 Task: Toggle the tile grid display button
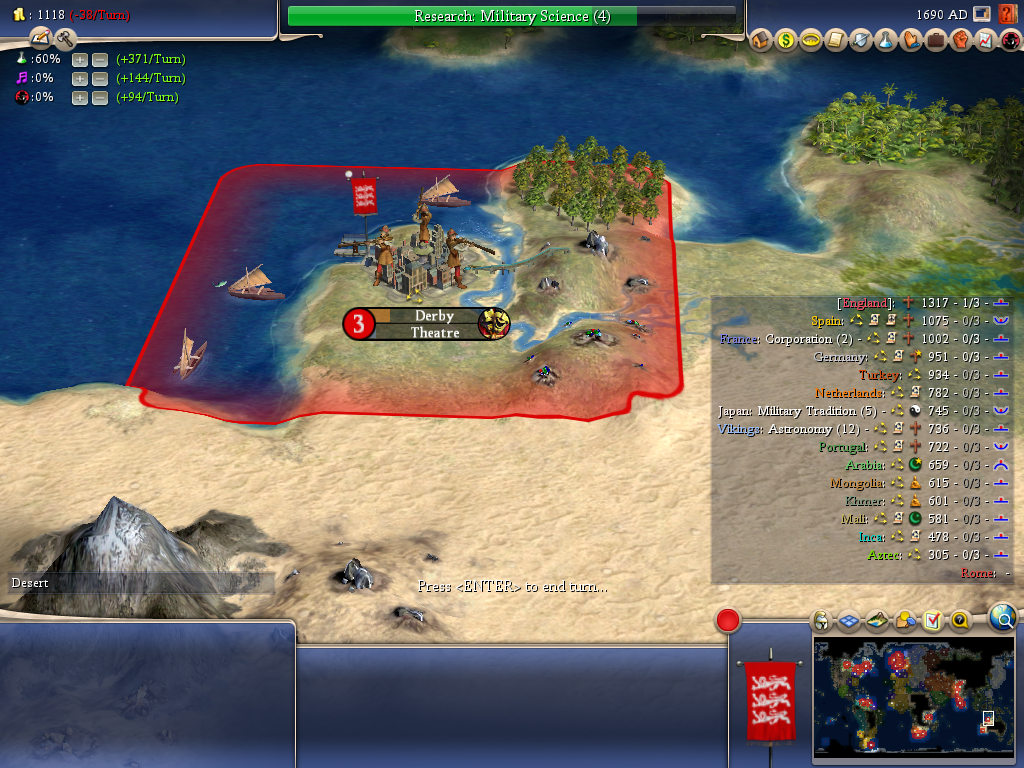tap(849, 621)
